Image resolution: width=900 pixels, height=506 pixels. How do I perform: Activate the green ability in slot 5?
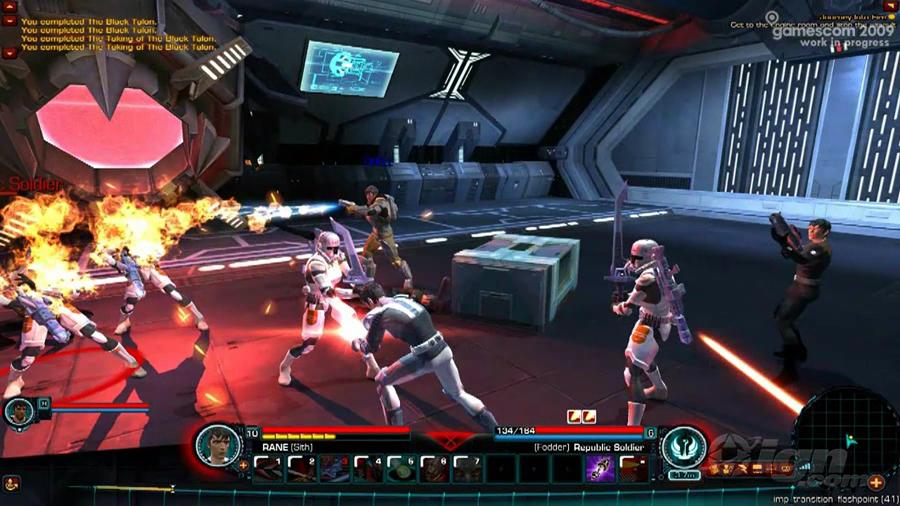click(x=400, y=468)
